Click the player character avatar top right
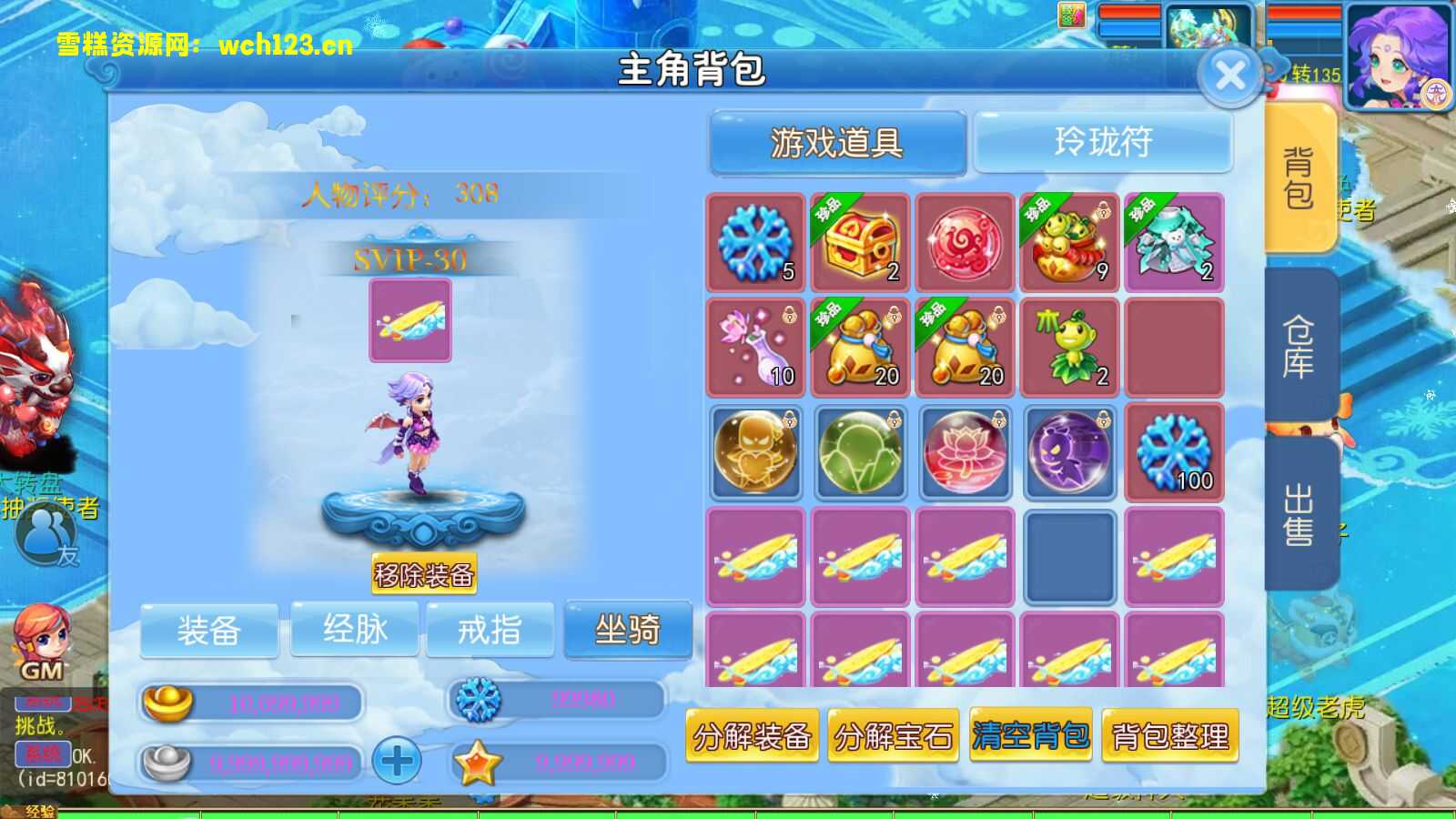Image resolution: width=1456 pixels, height=819 pixels. click(1399, 55)
